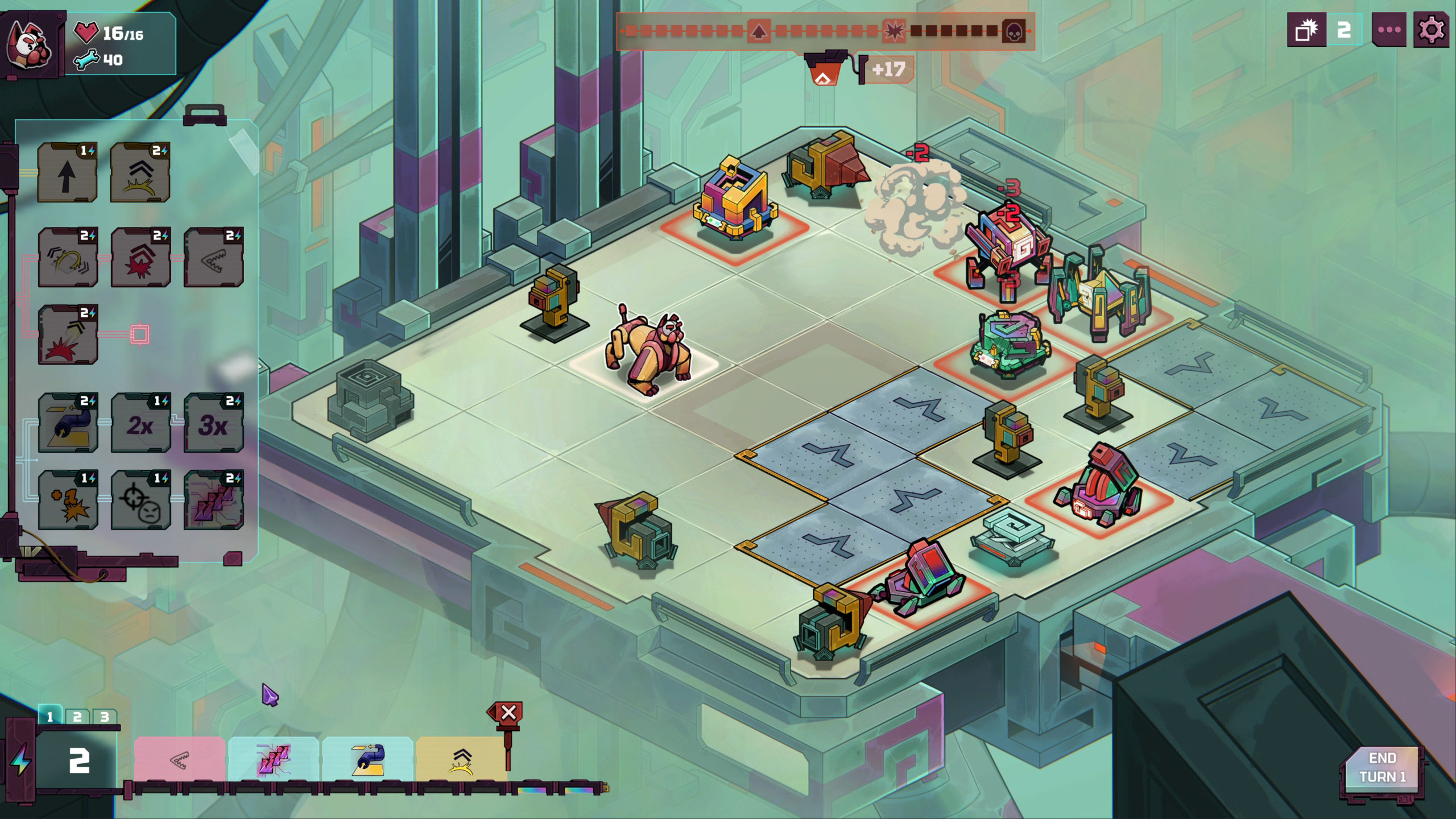Click the explosion cube counter icon
The width and height of the screenshot is (1456, 819).
(x=1306, y=30)
